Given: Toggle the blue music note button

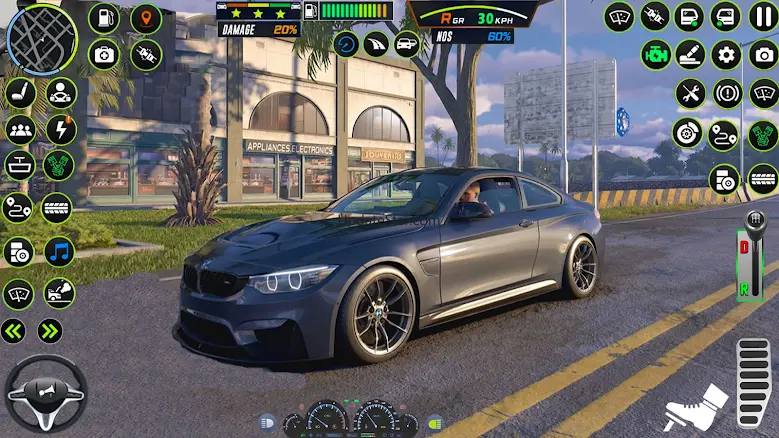Looking at the screenshot, I should [x=59, y=251].
